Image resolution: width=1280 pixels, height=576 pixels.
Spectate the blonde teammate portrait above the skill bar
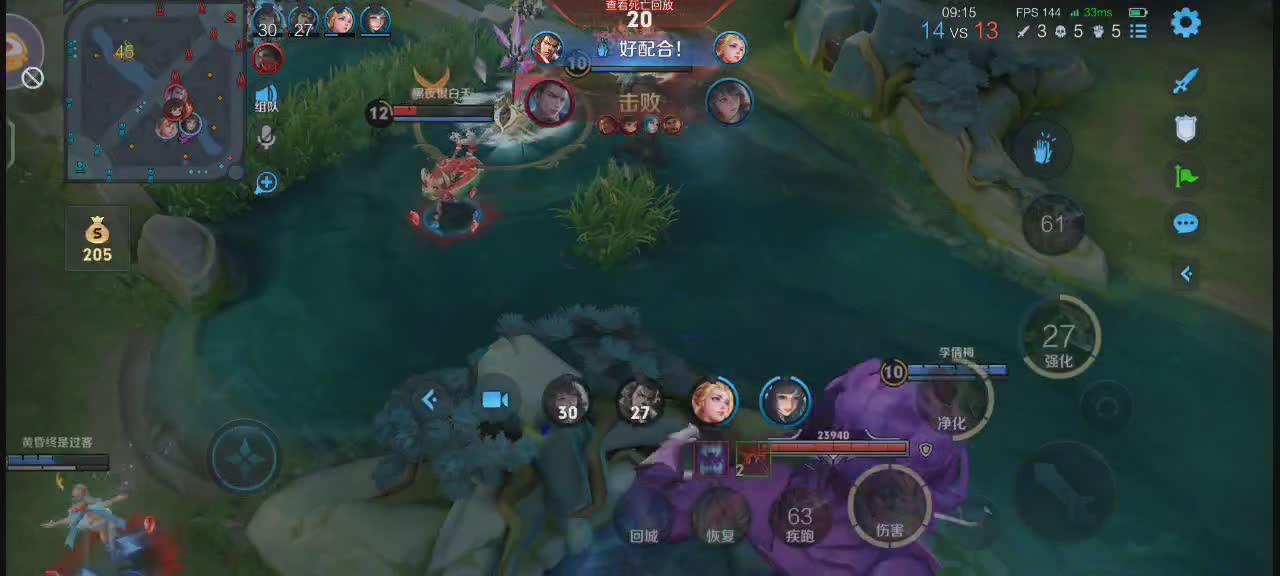[x=714, y=401]
